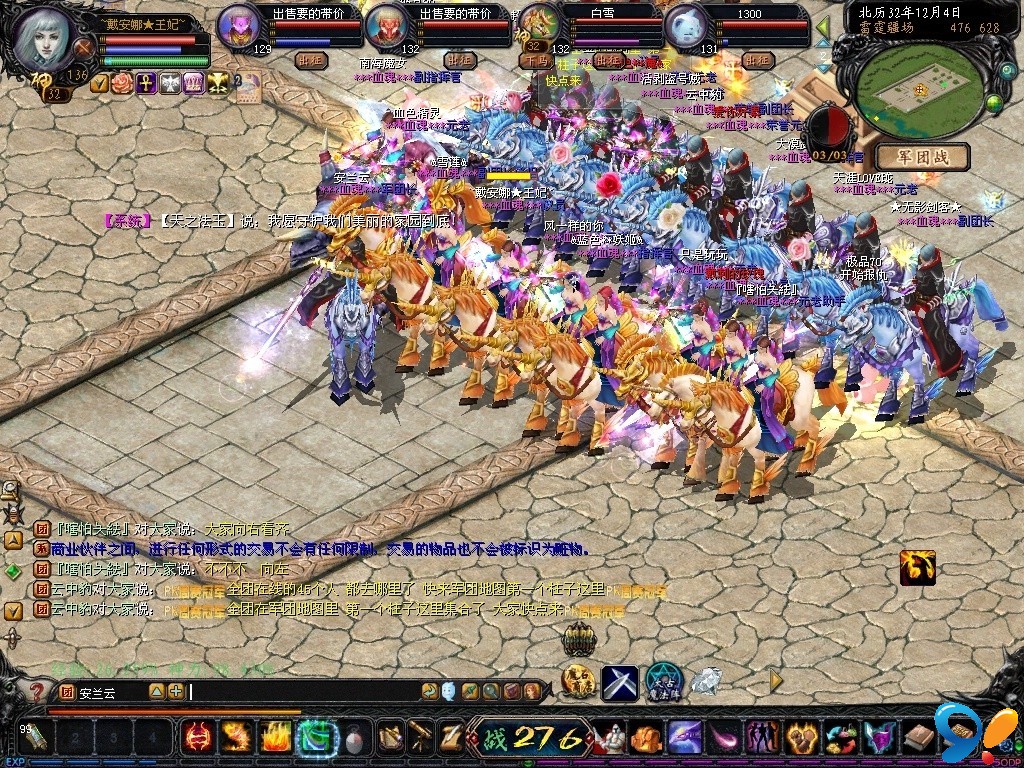Click the chat text input field
1024x768 pixels.
pyautogui.click(x=300, y=691)
